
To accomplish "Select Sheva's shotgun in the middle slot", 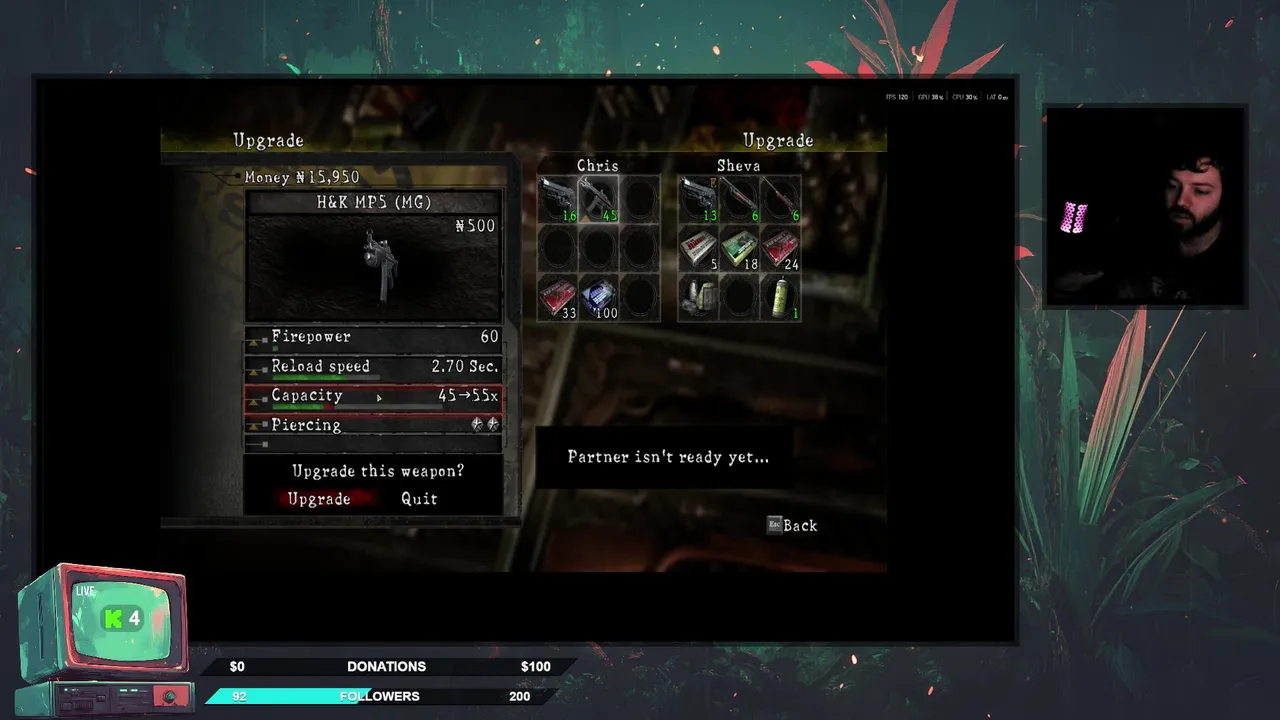I will 739,198.
